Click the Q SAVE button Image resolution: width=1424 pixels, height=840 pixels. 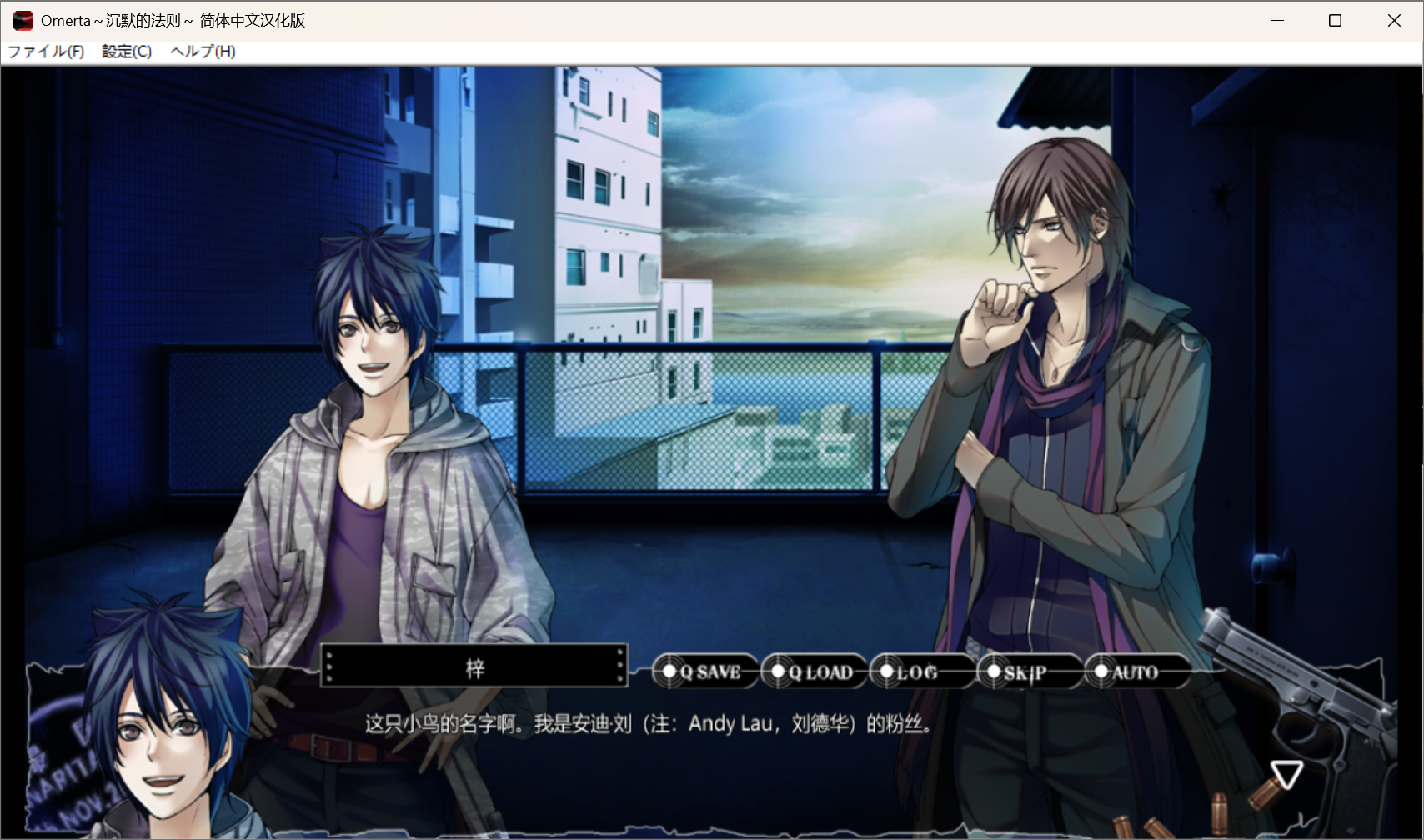click(x=705, y=672)
